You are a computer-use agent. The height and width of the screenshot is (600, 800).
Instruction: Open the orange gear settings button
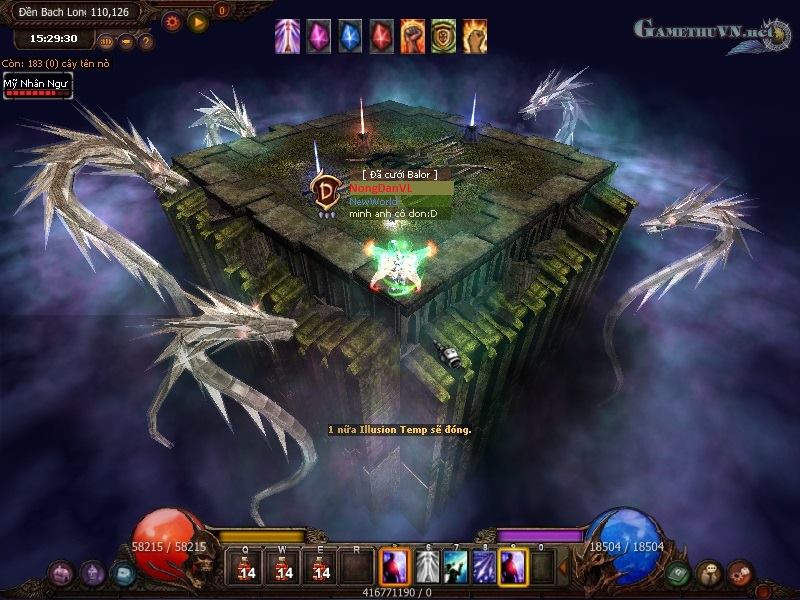click(172, 20)
